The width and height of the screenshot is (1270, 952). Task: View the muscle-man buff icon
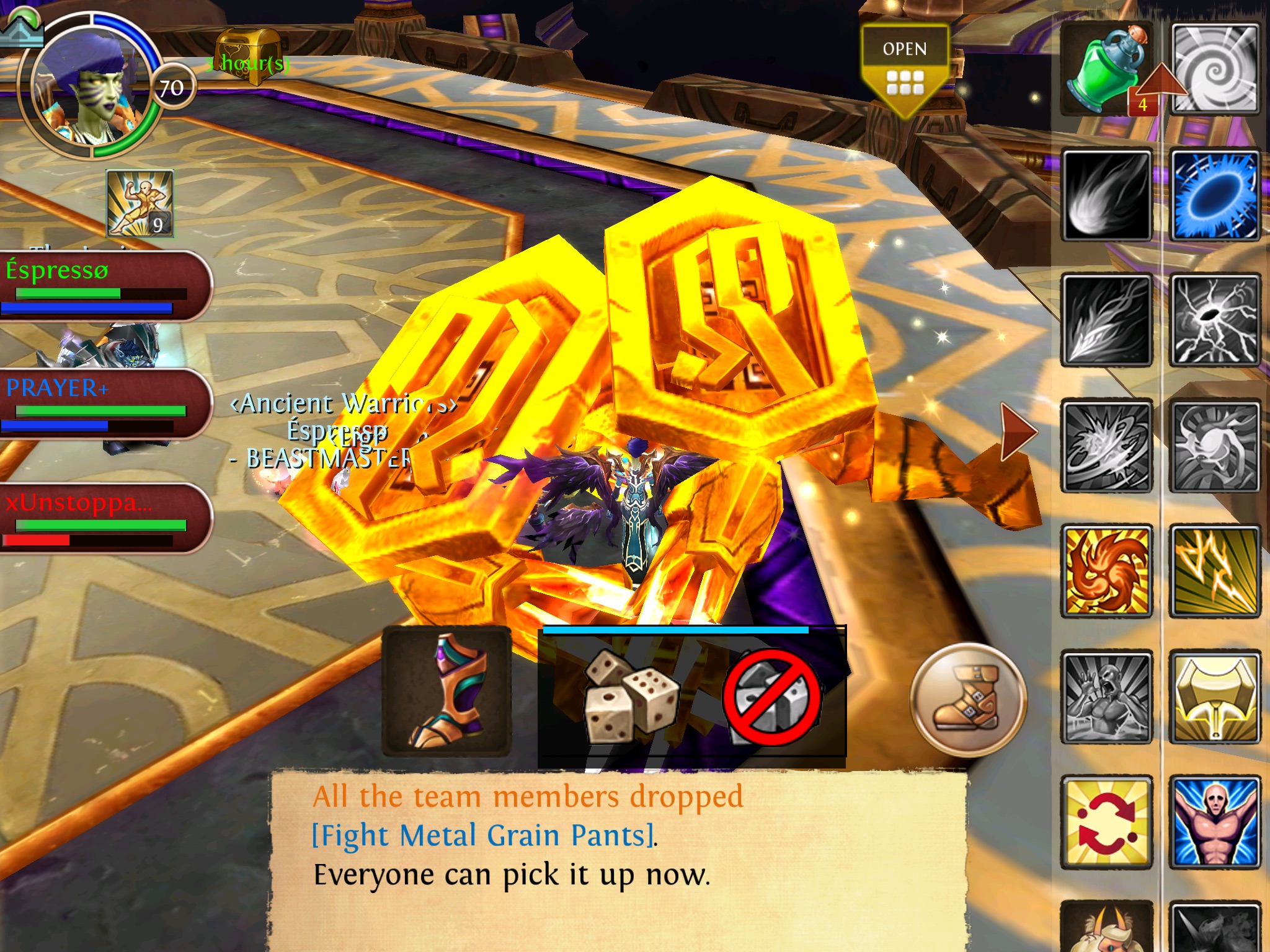[140, 203]
